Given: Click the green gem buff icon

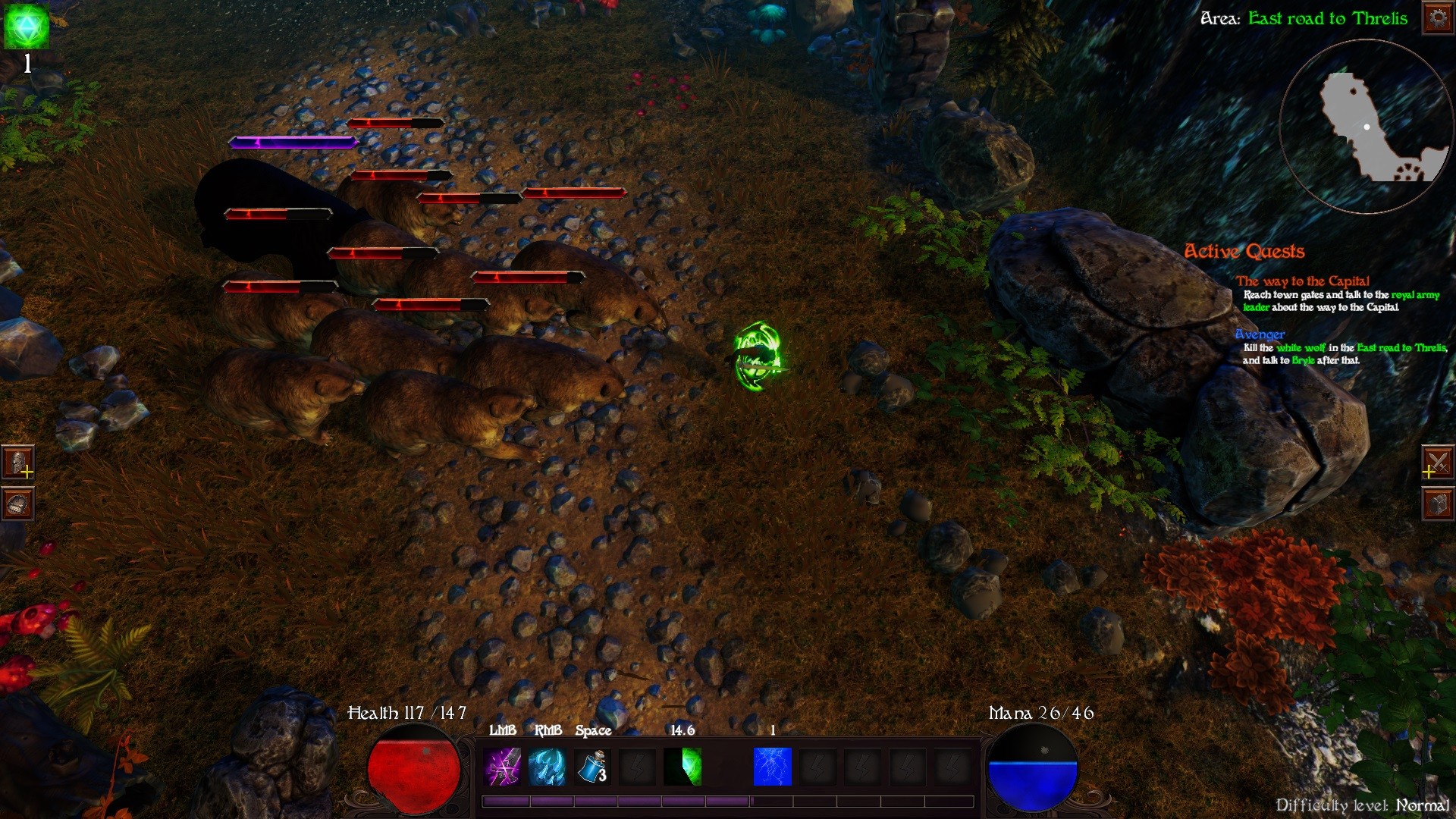Looking at the screenshot, I should pyautogui.click(x=27, y=27).
